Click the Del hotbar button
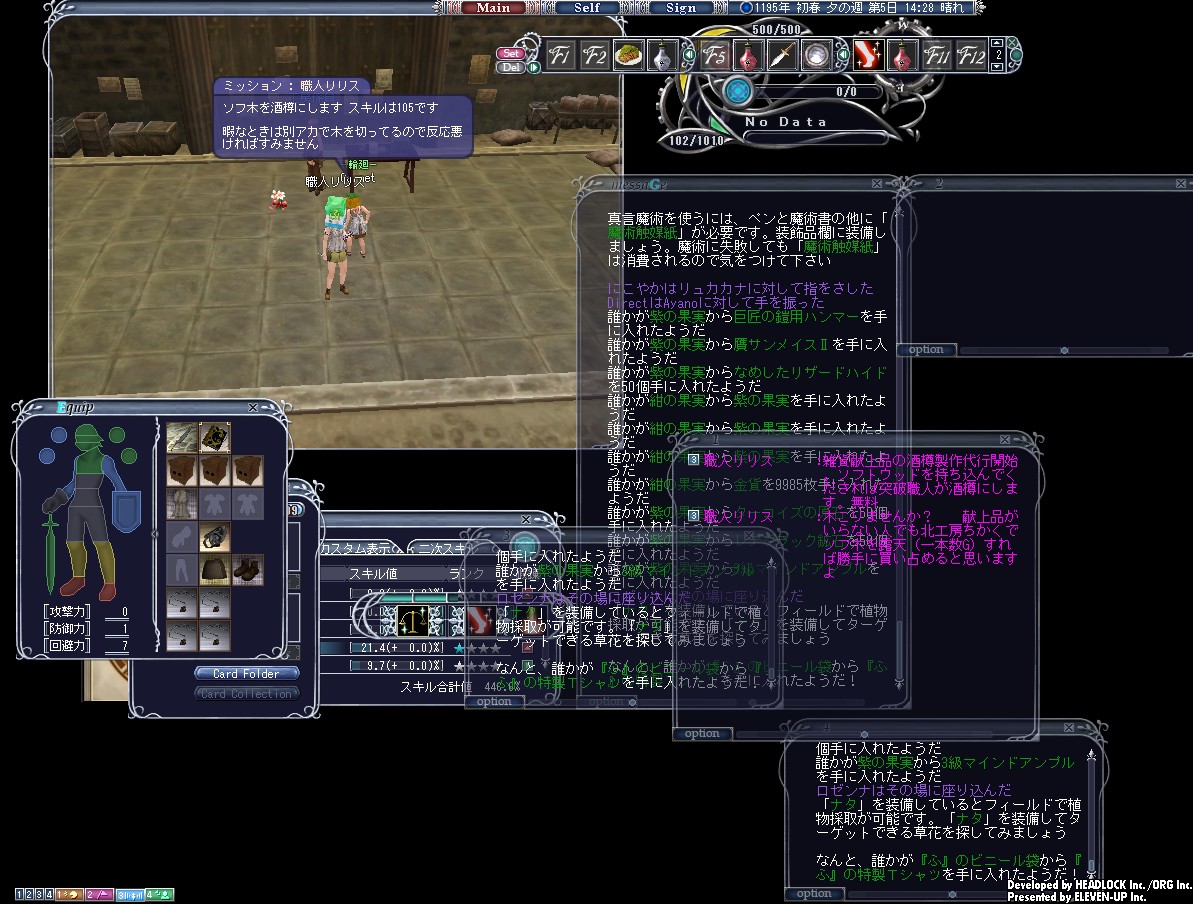This screenshot has height=904, width=1193. click(510, 67)
